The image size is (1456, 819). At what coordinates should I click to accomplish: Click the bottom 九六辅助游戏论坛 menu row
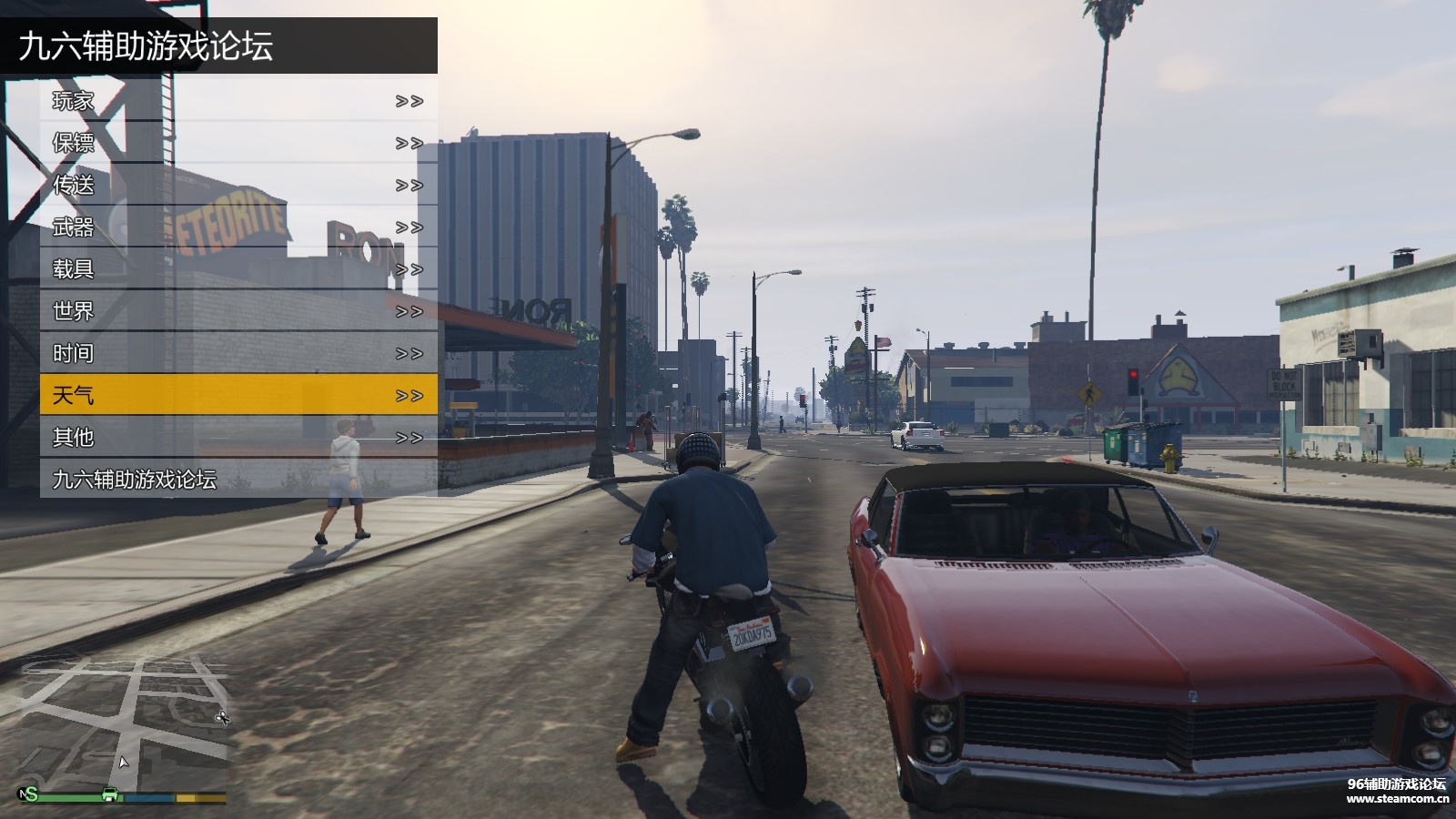point(238,480)
